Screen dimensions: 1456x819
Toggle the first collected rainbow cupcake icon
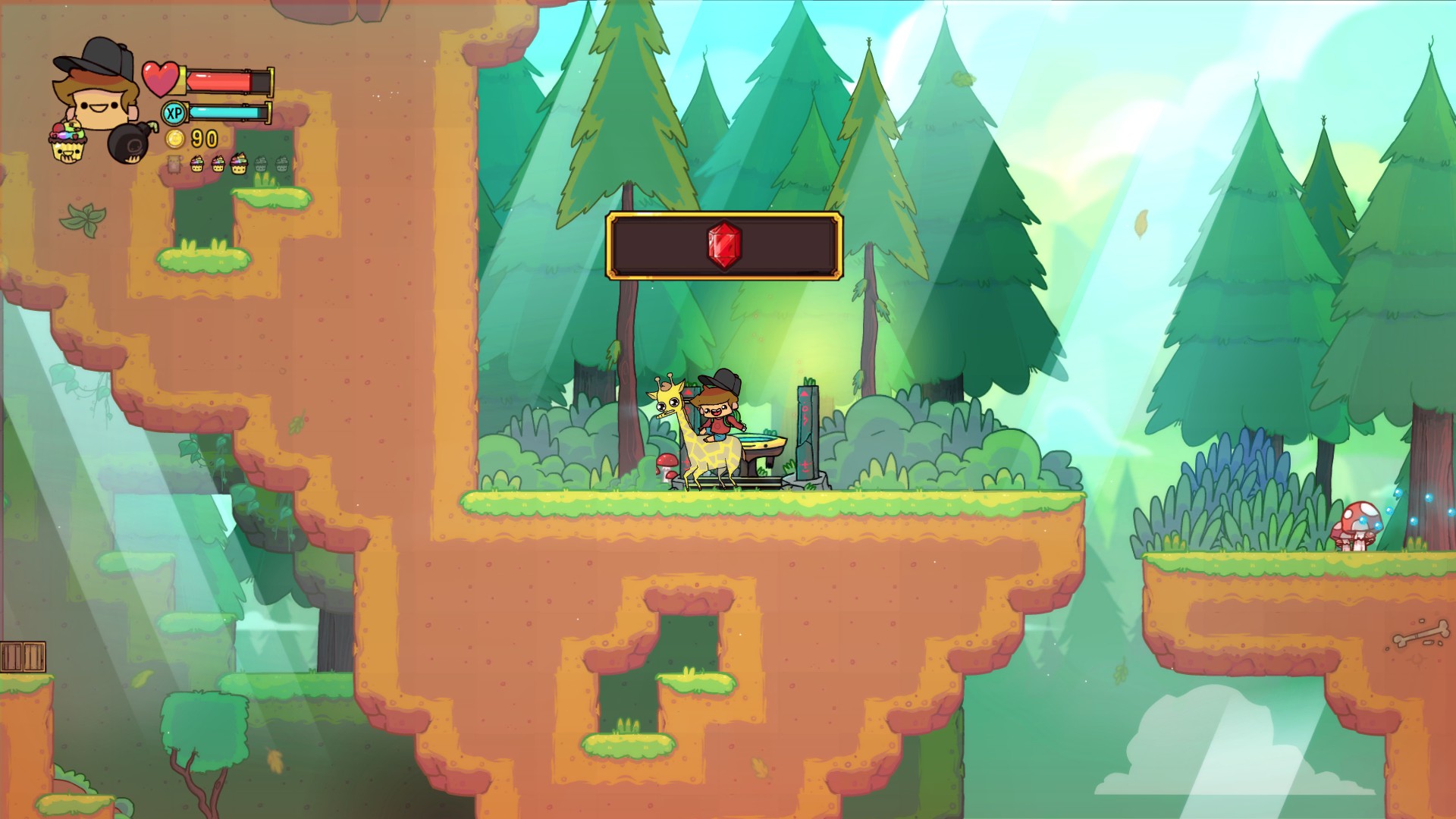(198, 165)
